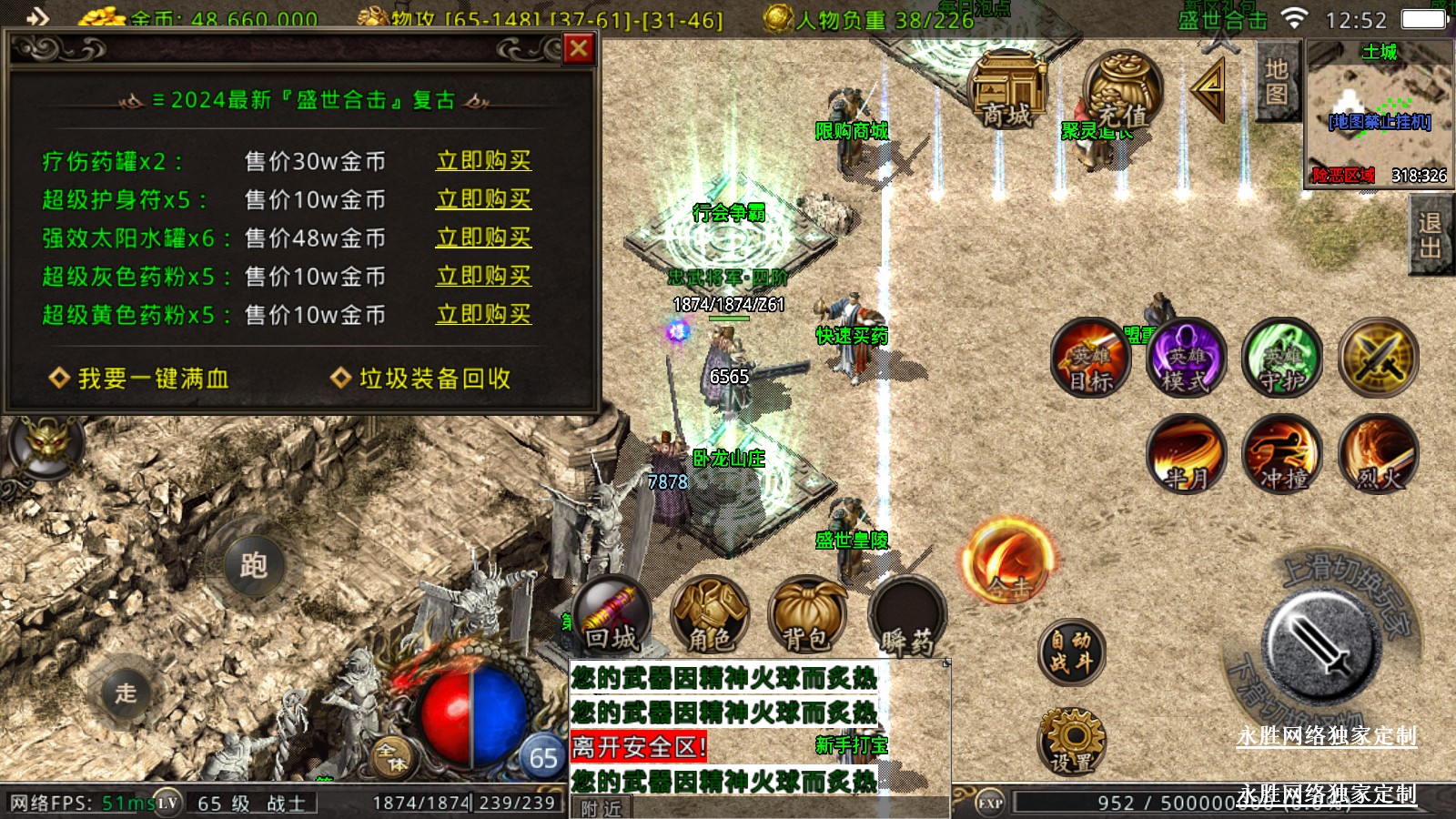
Task: Select 我要一键满血 option
Action: [x=139, y=379]
